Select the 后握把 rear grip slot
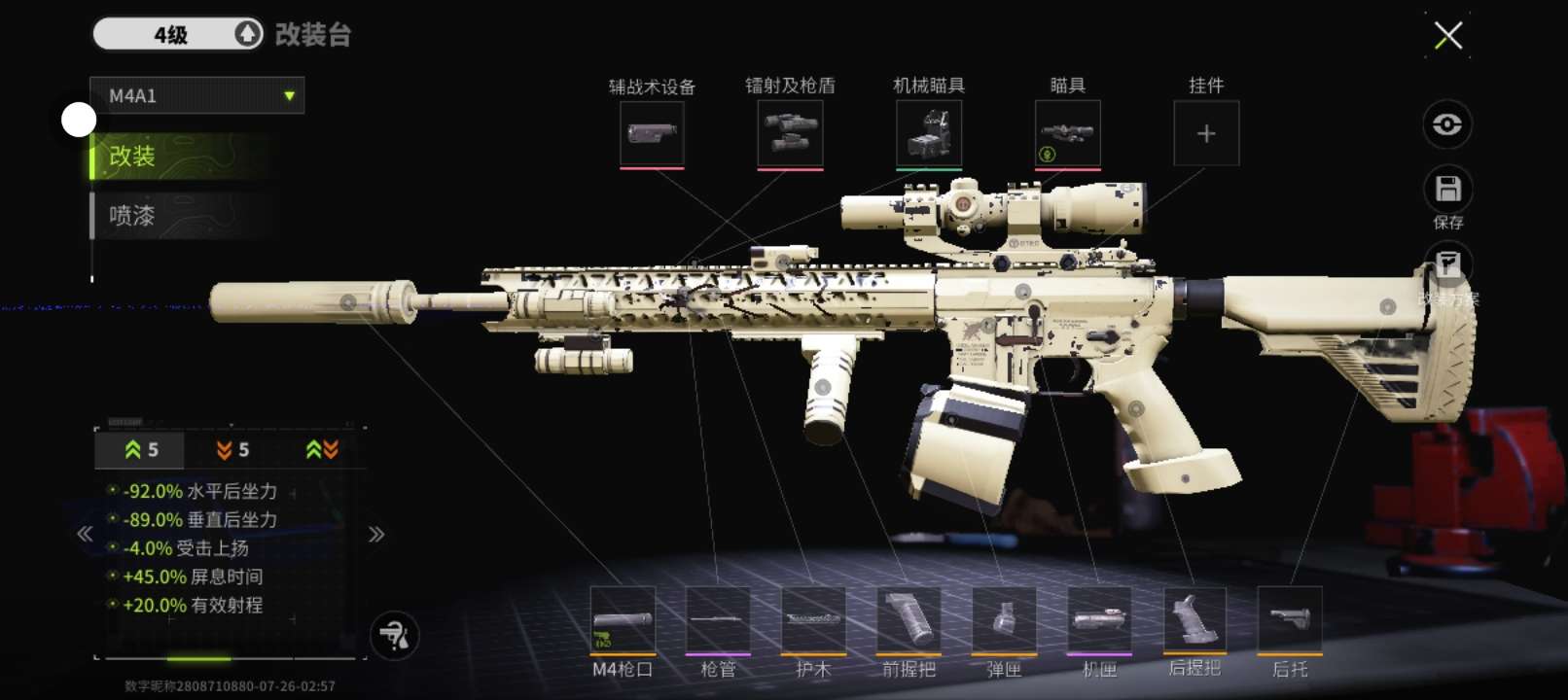 click(1194, 619)
